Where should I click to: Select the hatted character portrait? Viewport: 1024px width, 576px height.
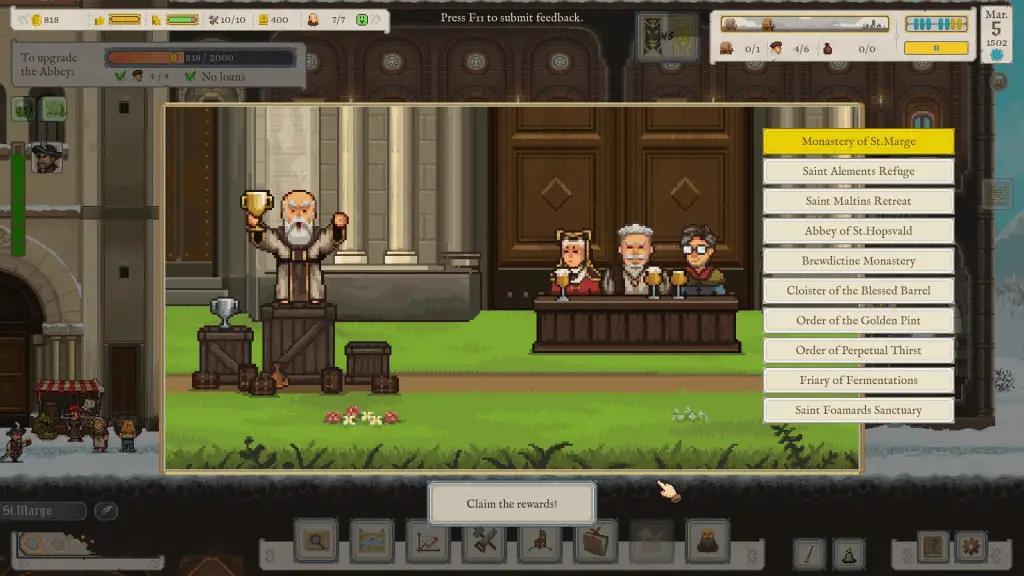45,157
